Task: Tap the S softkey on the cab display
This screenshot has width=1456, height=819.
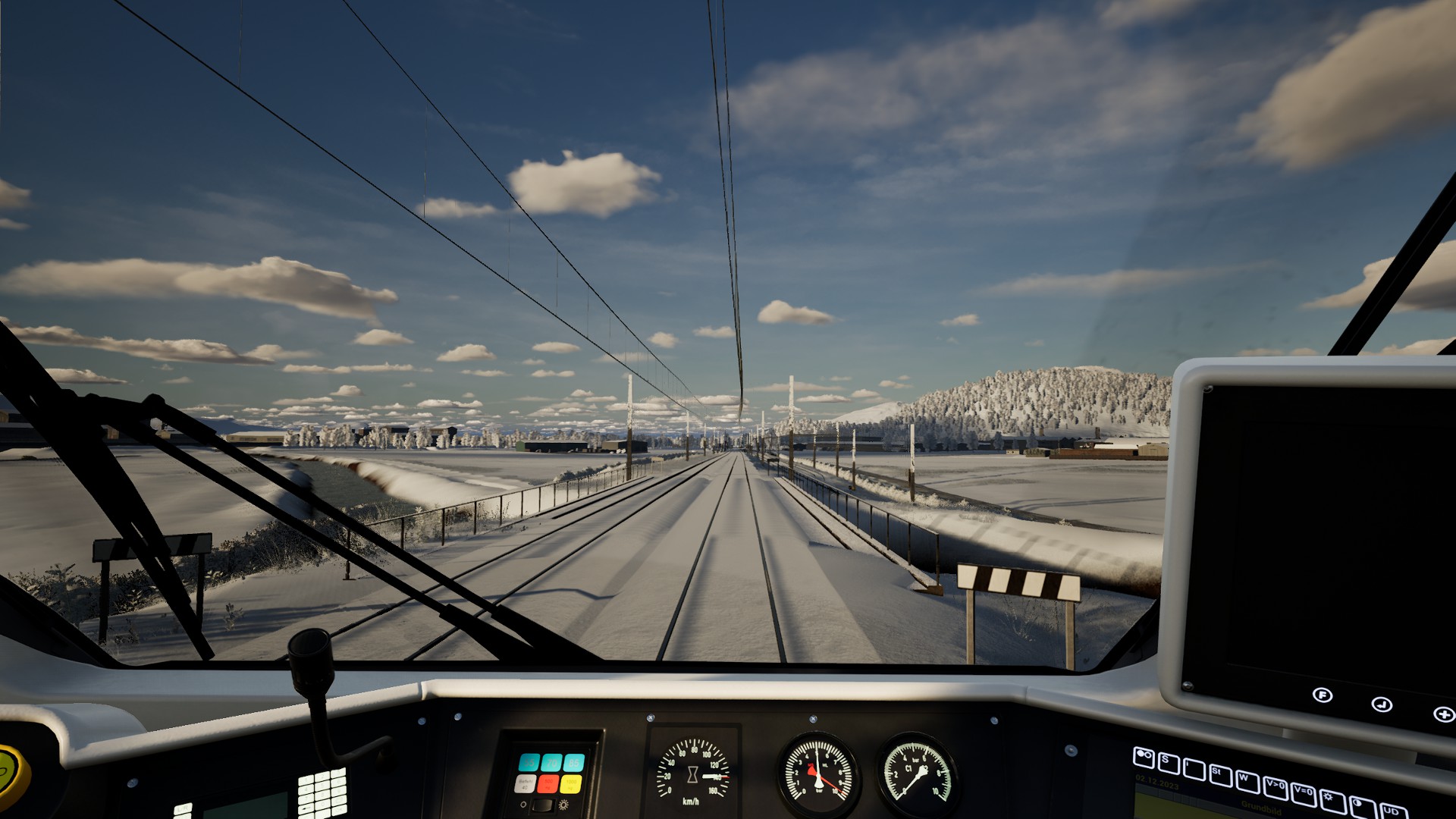Action: [1169, 764]
